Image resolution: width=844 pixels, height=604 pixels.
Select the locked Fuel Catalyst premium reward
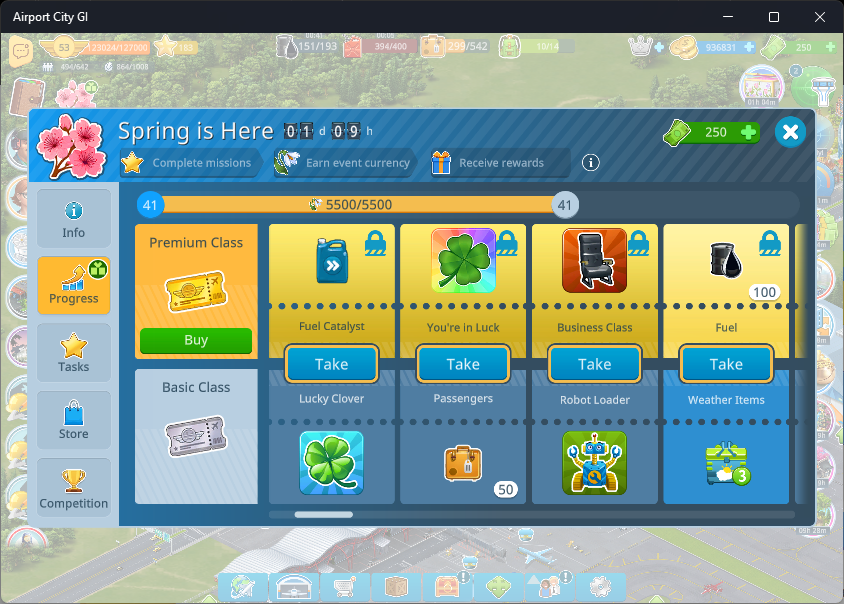pyautogui.click(x=331, y=260)
